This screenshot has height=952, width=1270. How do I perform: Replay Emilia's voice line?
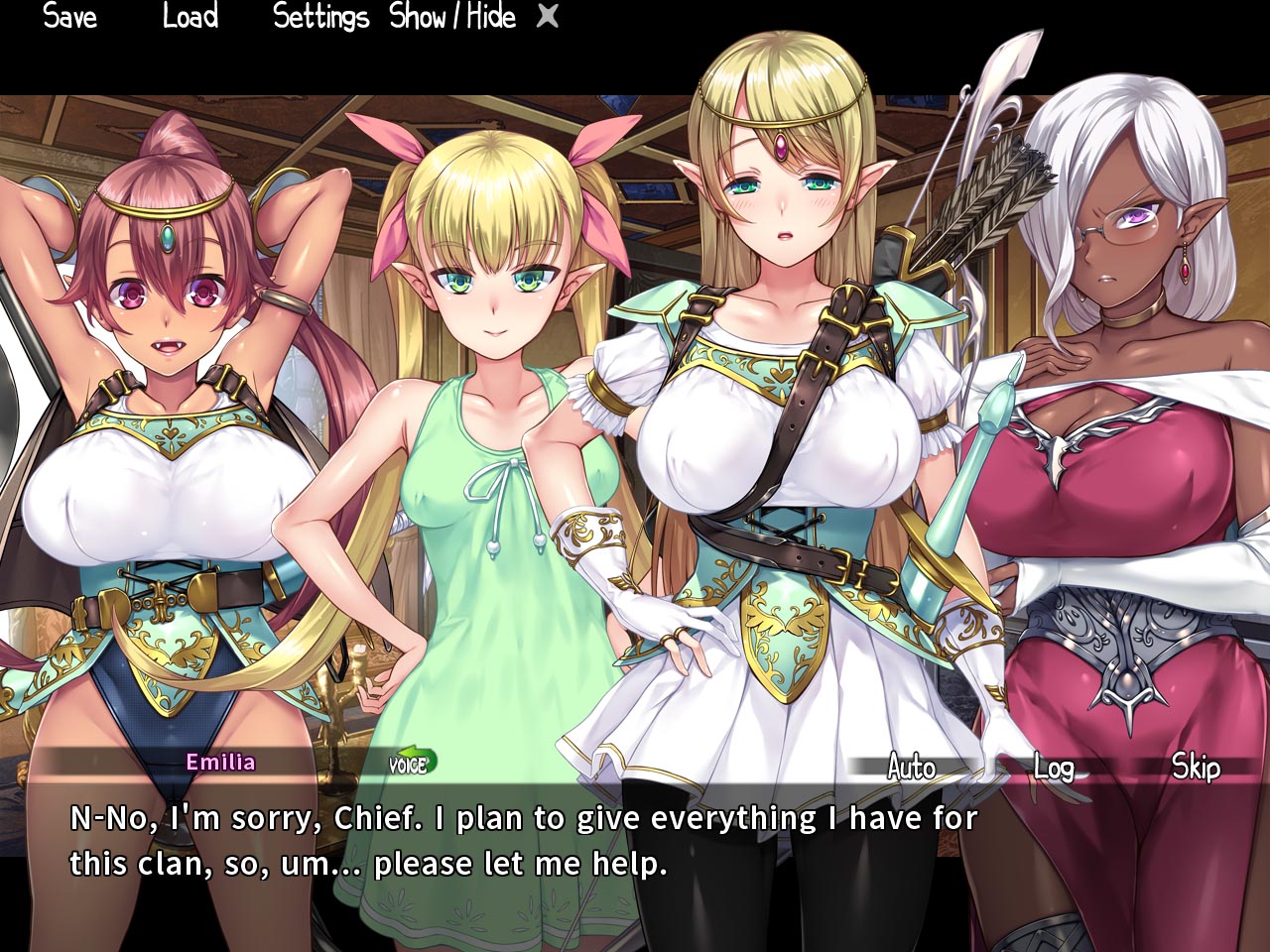[412, 763]
